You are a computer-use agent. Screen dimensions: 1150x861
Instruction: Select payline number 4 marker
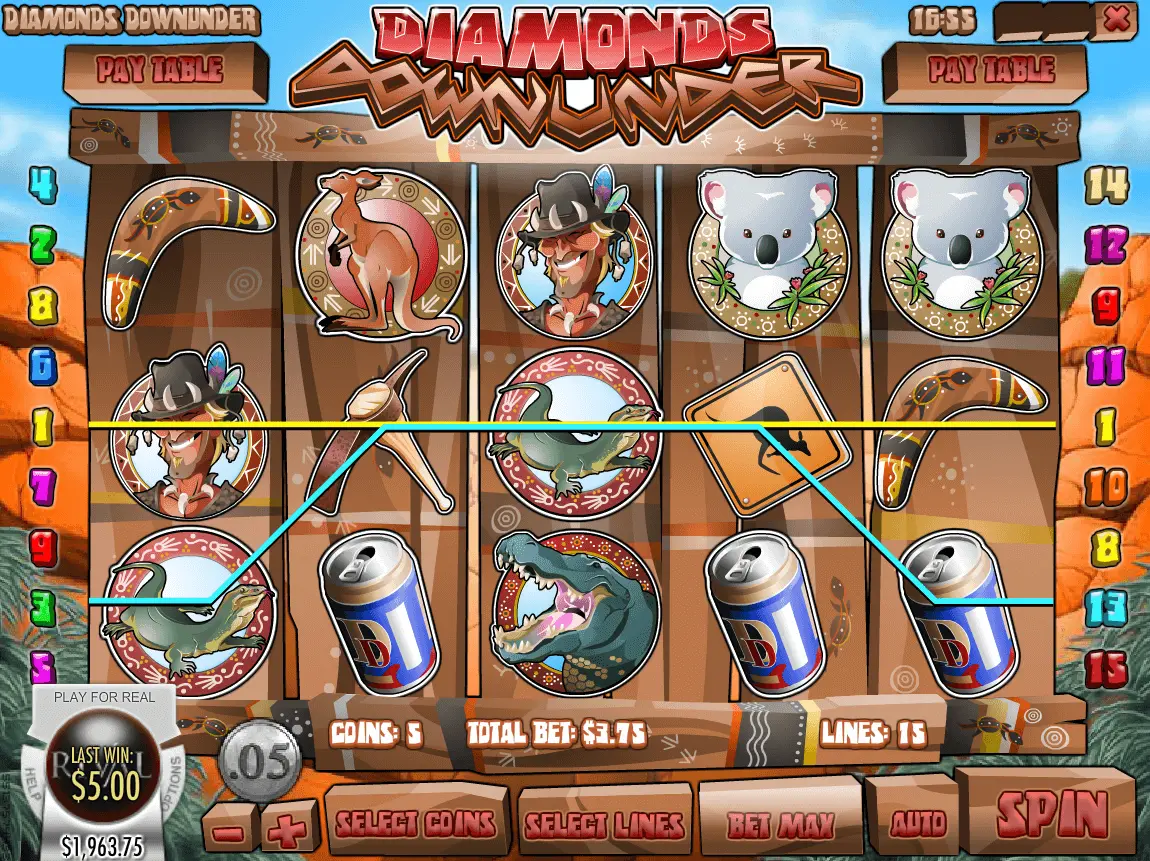pos(42,184)
